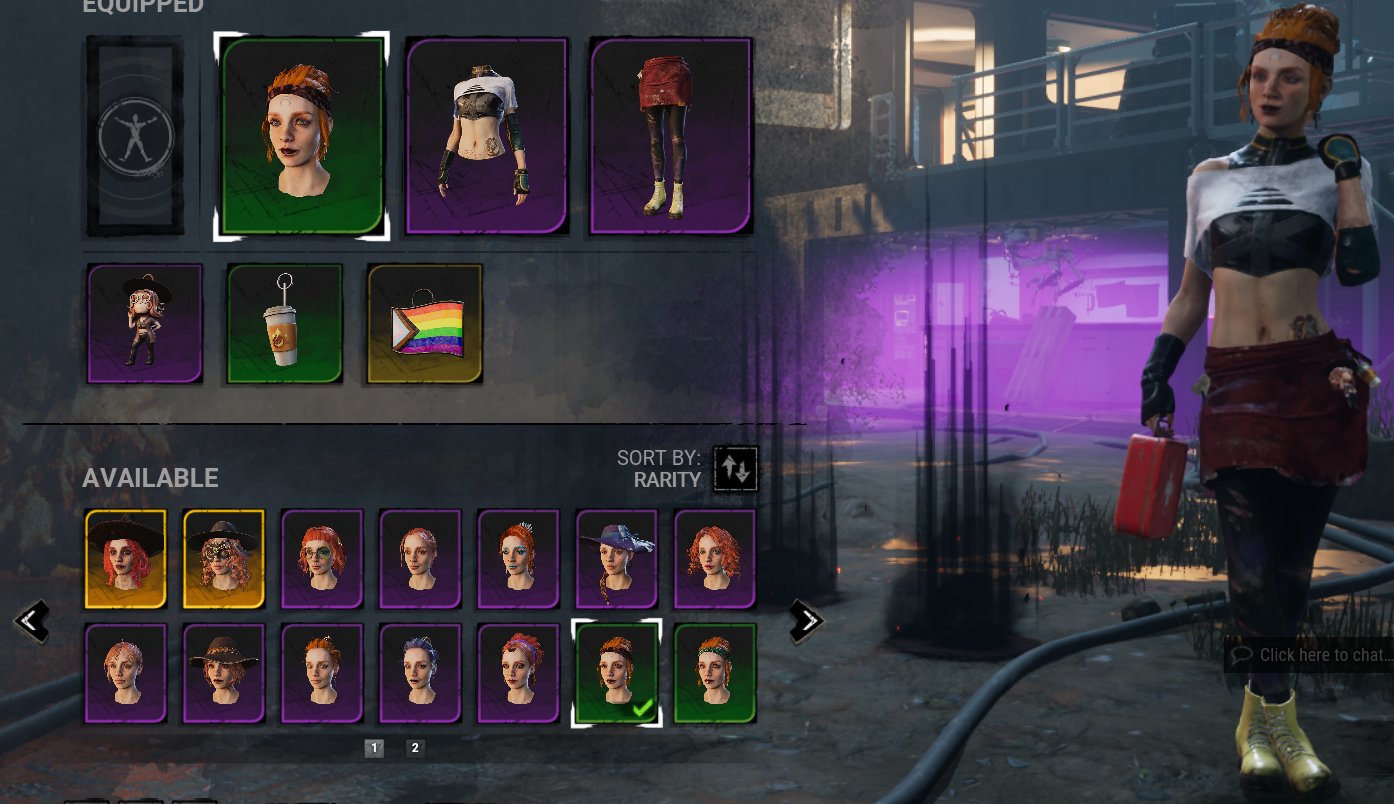Select the pride flag charm
1394x804 pixels.
423,322
